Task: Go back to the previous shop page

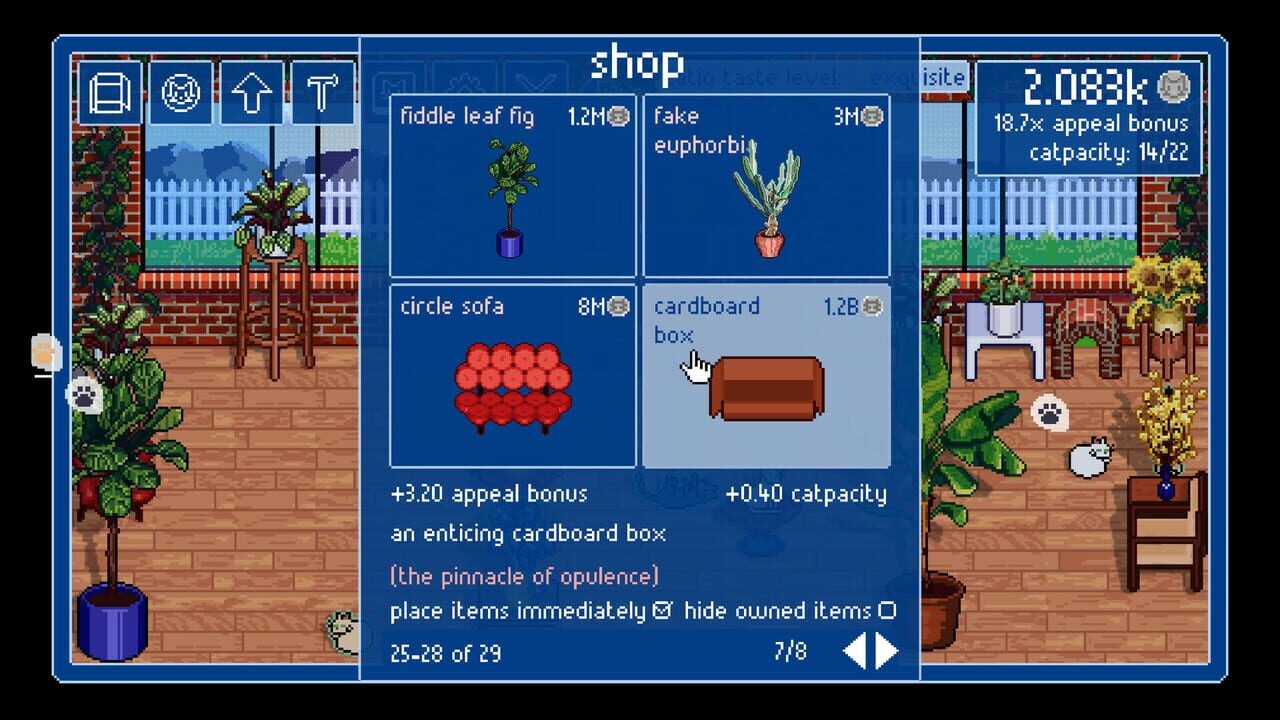Action: tap(856, 651)
